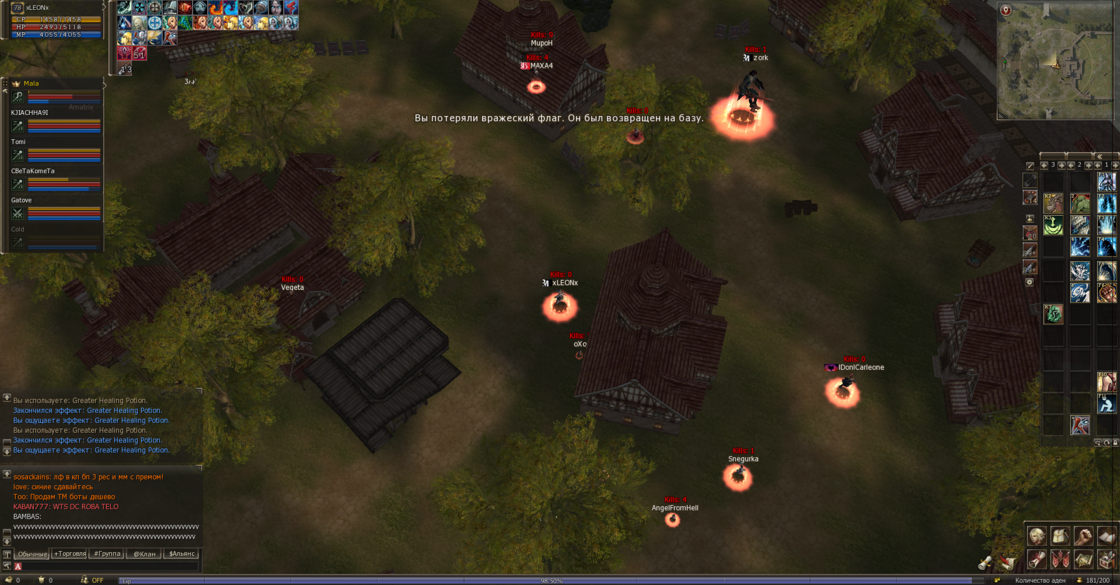
Task: Open the #Группа chat tab
Action: coord(106,553)
